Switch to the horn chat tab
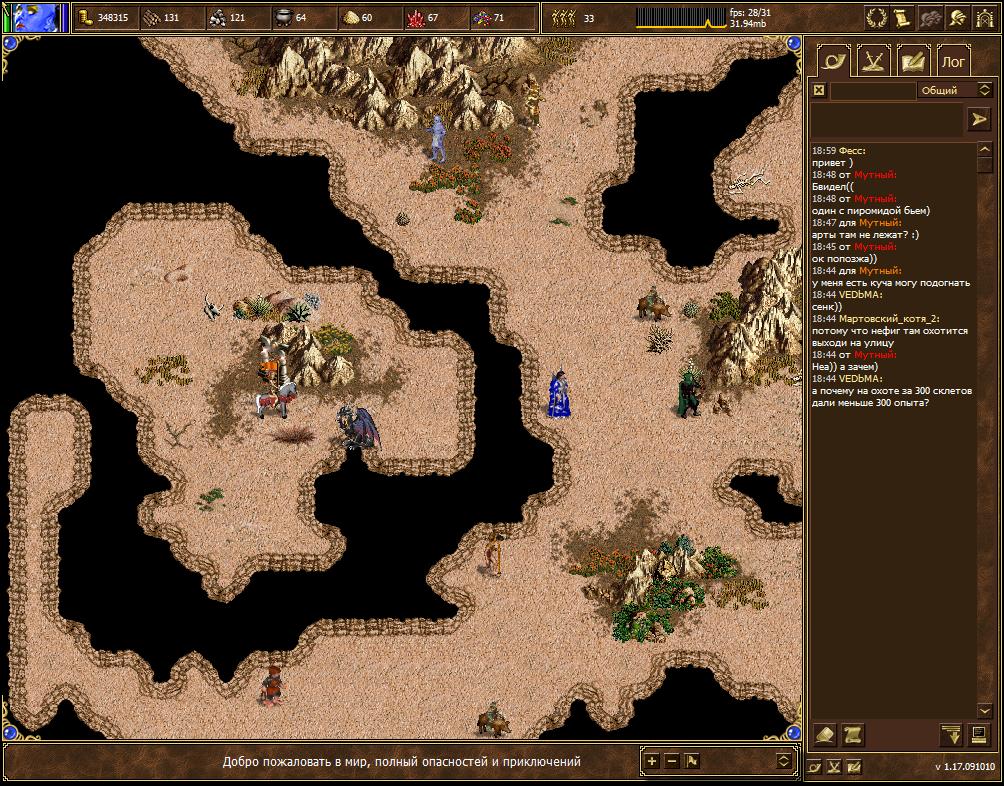Viewport: 1004px width, 786px height. point(834,62)
